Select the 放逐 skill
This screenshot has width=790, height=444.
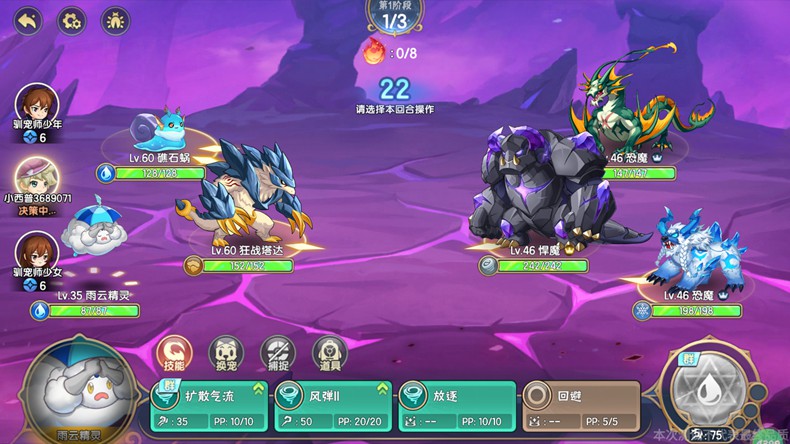[x=455, y=408]
